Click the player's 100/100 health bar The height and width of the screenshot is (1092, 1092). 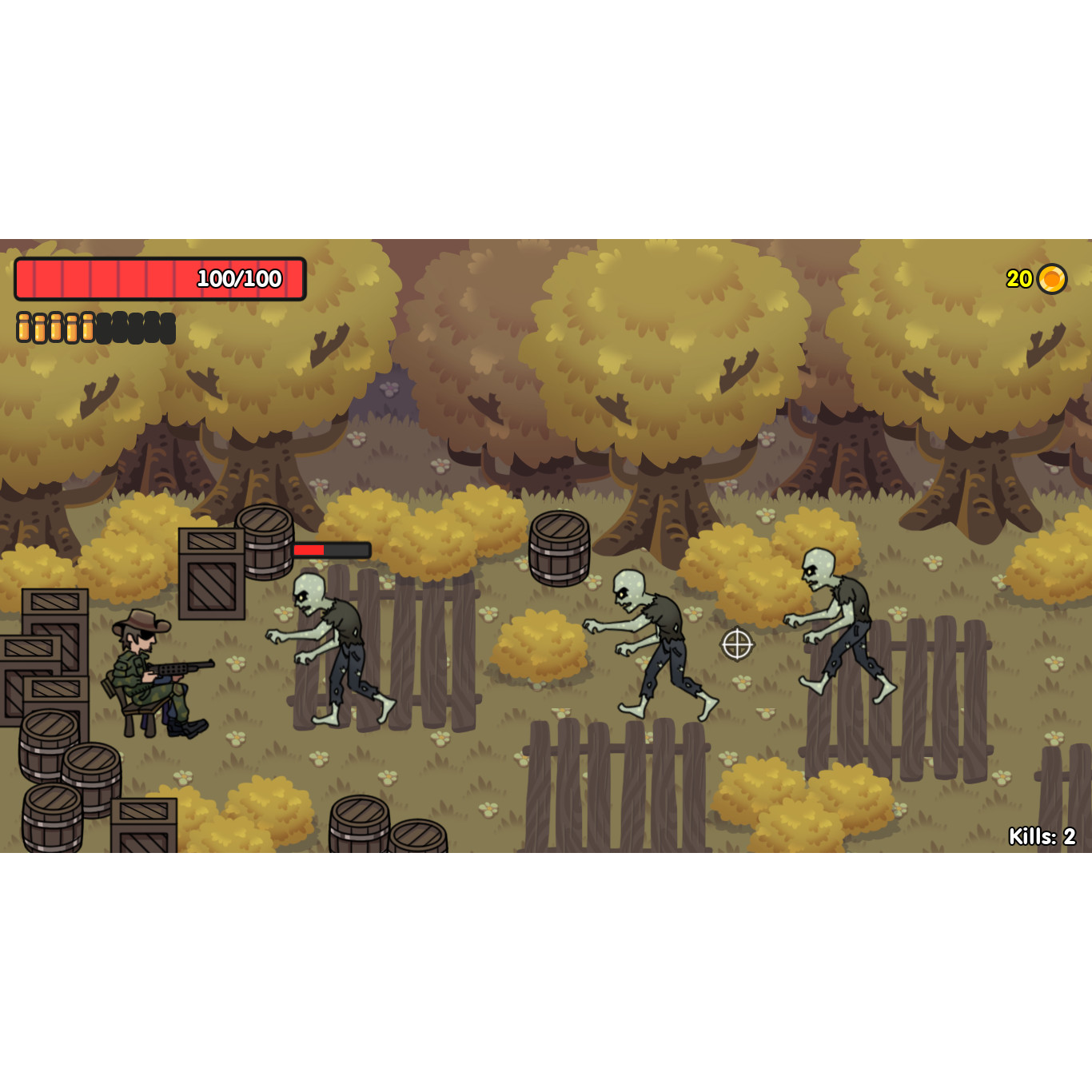(160, 278)
